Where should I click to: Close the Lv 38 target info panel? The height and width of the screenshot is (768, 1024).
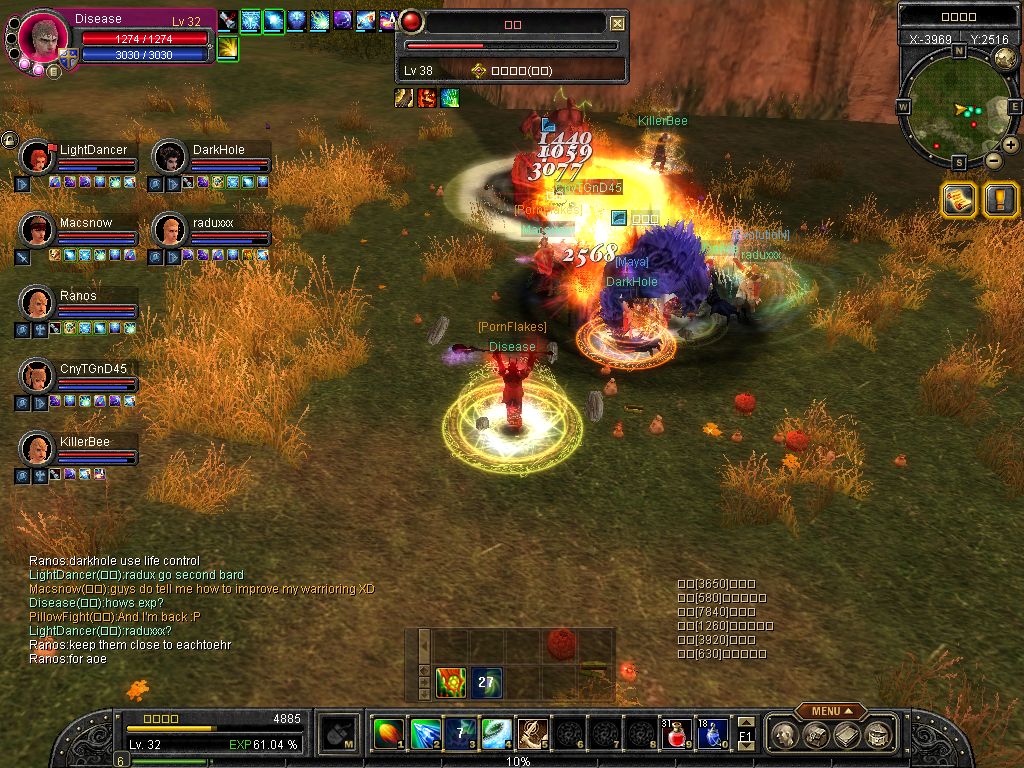[618, 23]
